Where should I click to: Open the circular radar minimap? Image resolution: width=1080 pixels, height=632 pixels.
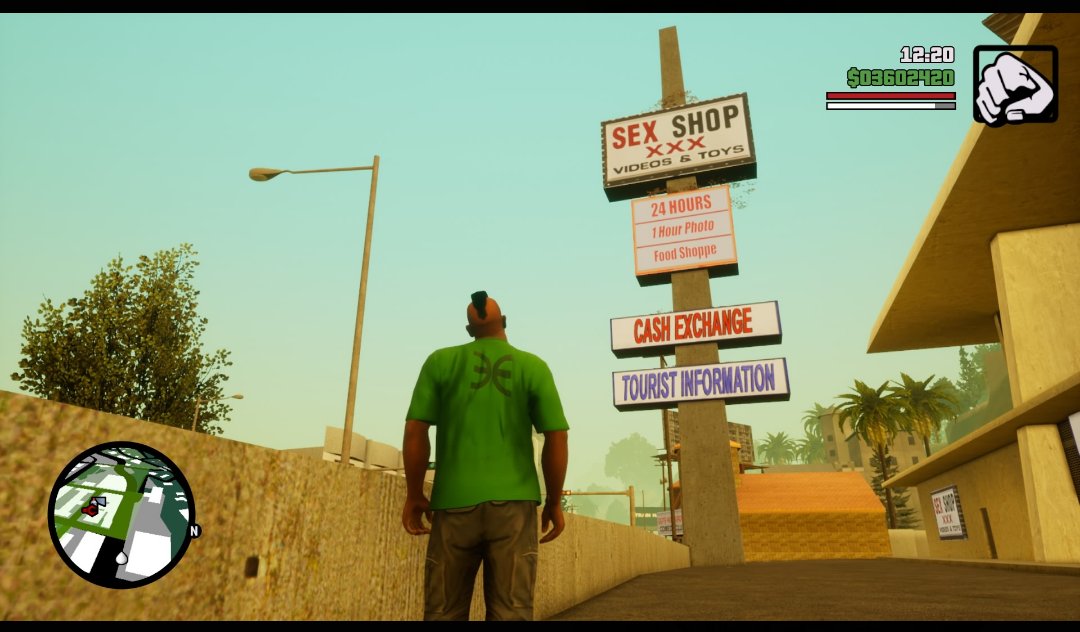pos(121,514)
